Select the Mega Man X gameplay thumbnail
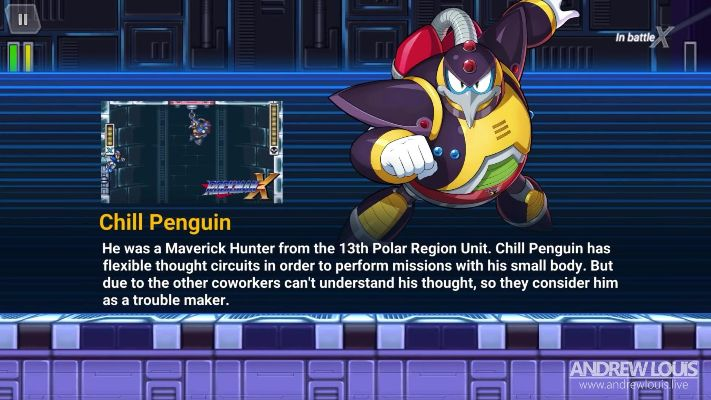Viewport: 711px width, 400px height. coord(191,151)
